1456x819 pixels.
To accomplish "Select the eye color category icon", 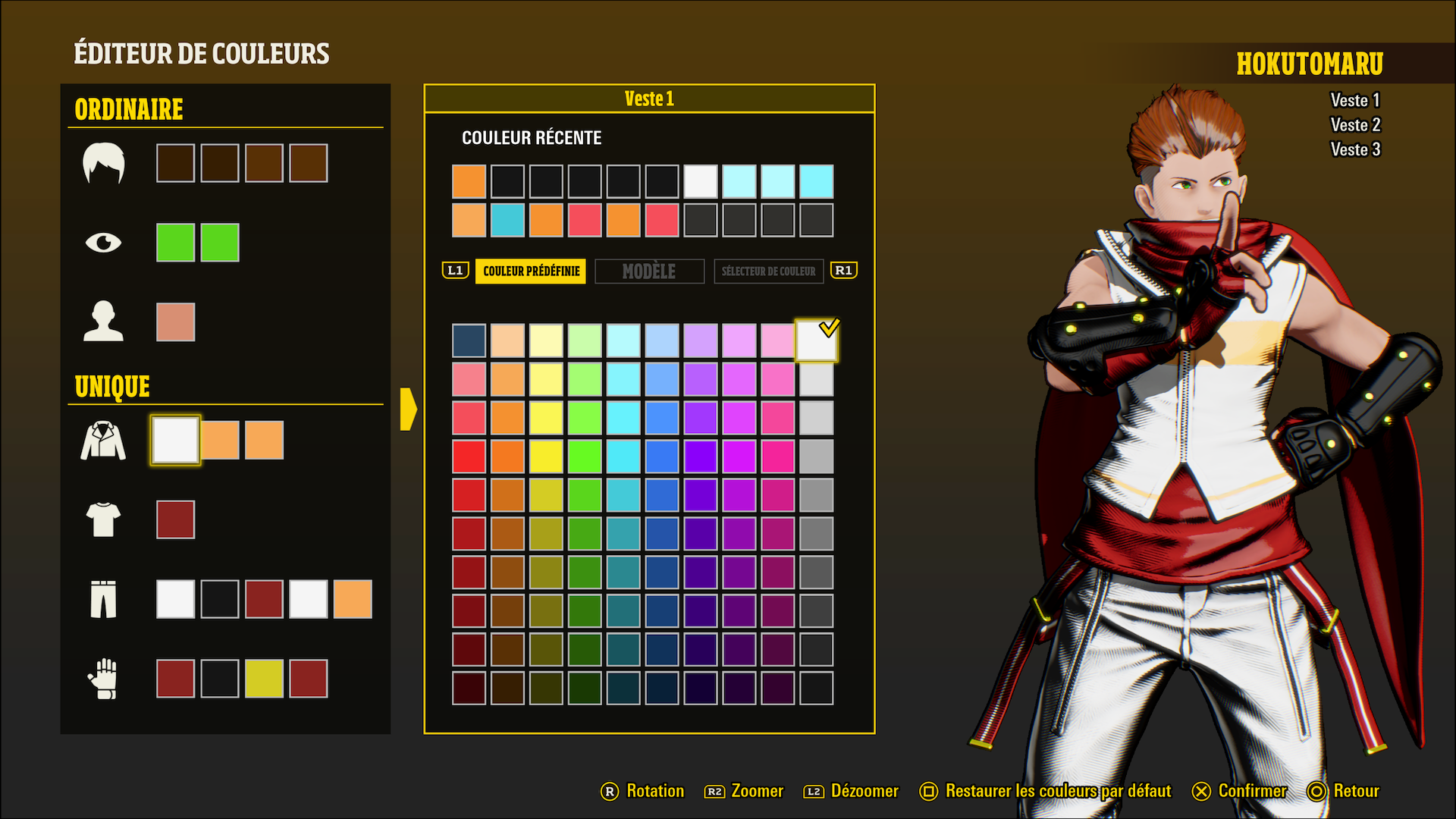I will [x=103, y=243].
